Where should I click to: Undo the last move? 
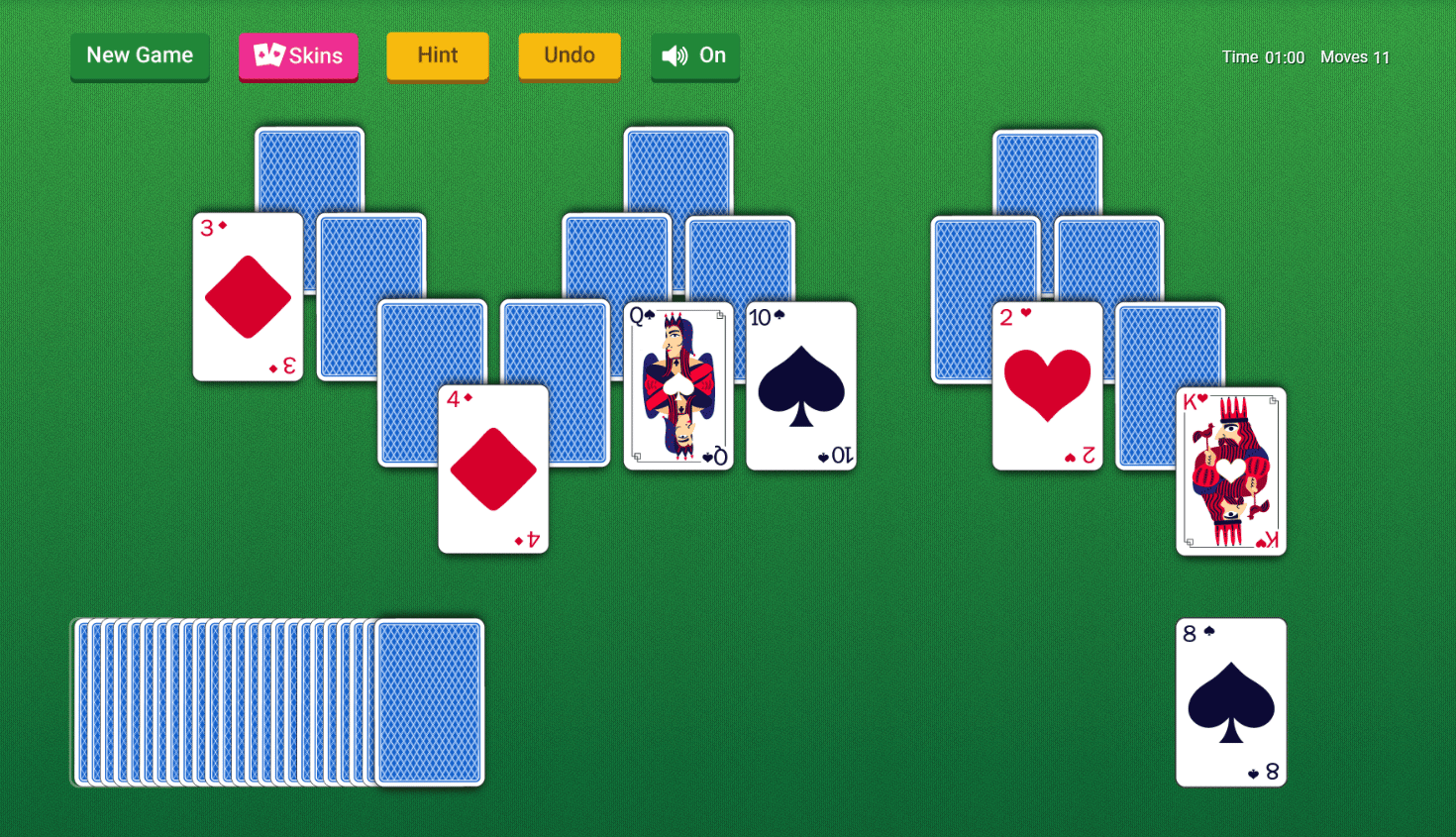pyautogui.click(x=570, y=55)
